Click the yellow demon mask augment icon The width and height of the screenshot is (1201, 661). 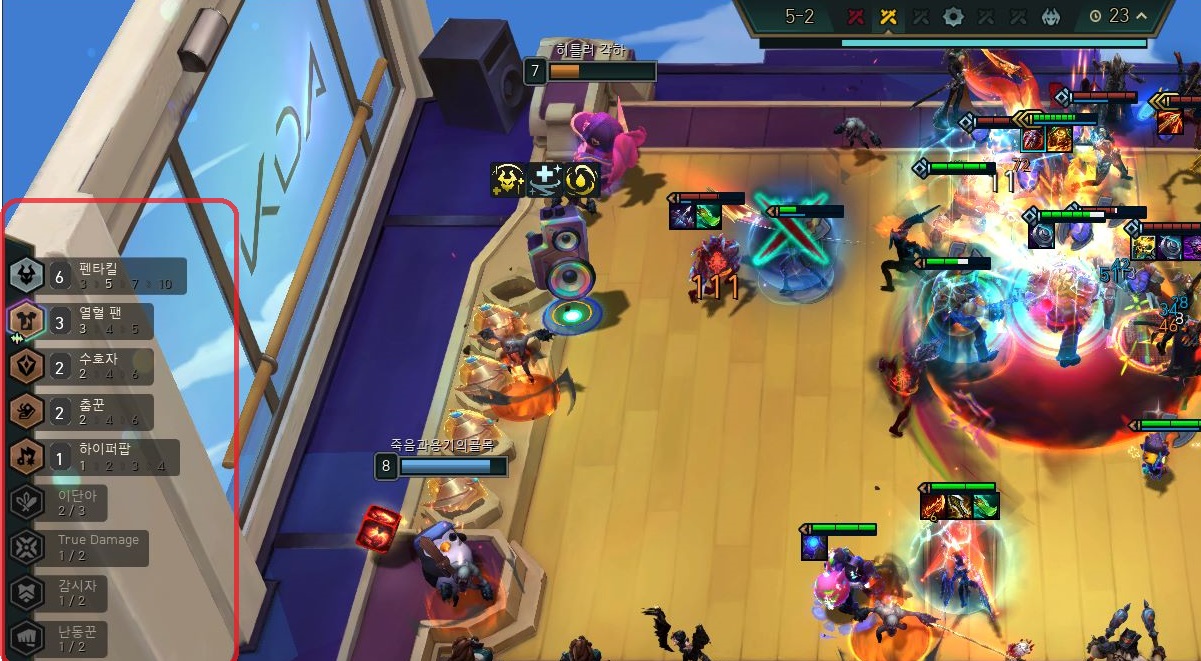[509, 180]
